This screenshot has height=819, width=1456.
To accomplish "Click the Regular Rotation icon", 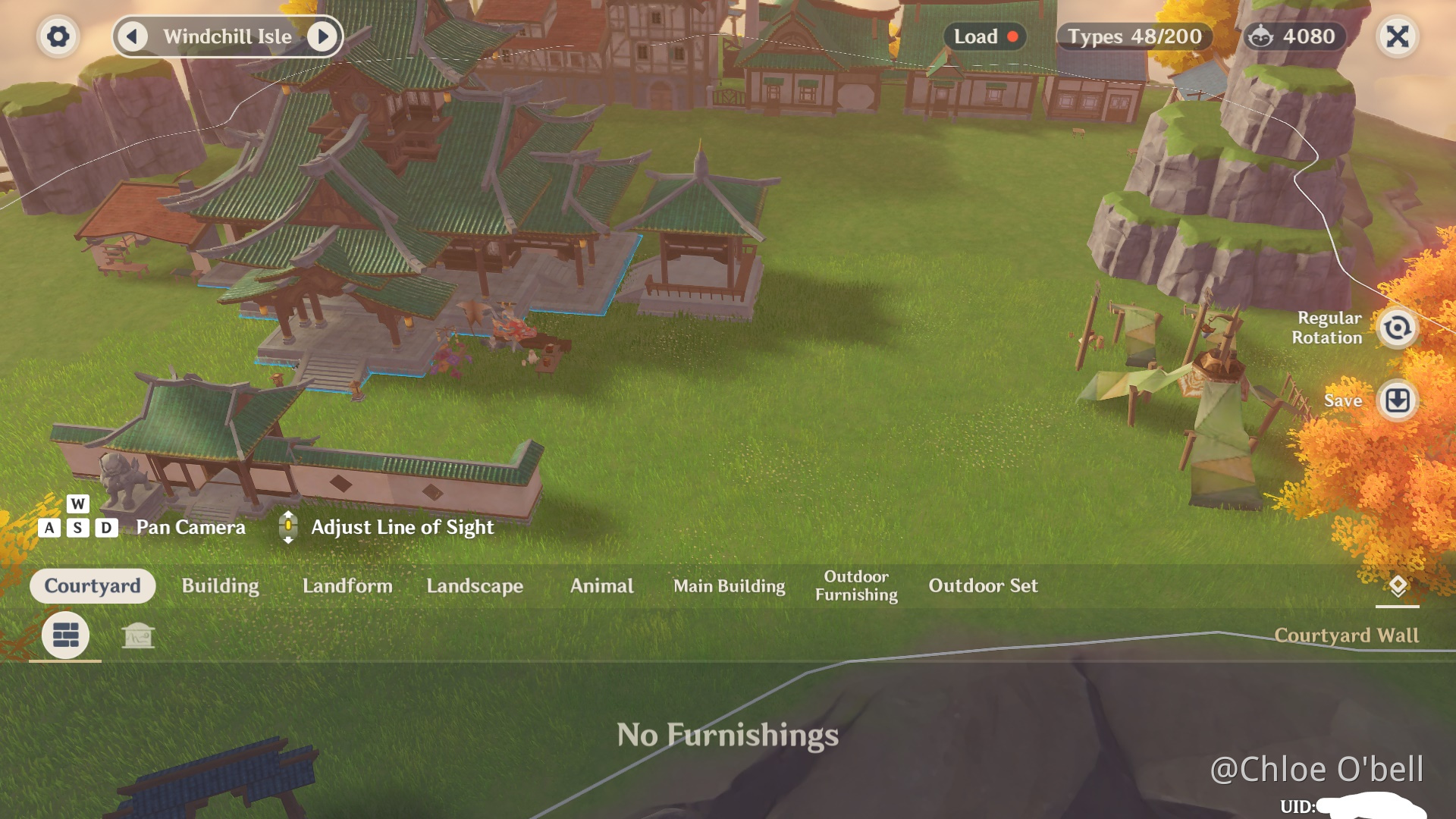I will [1398, 328].
